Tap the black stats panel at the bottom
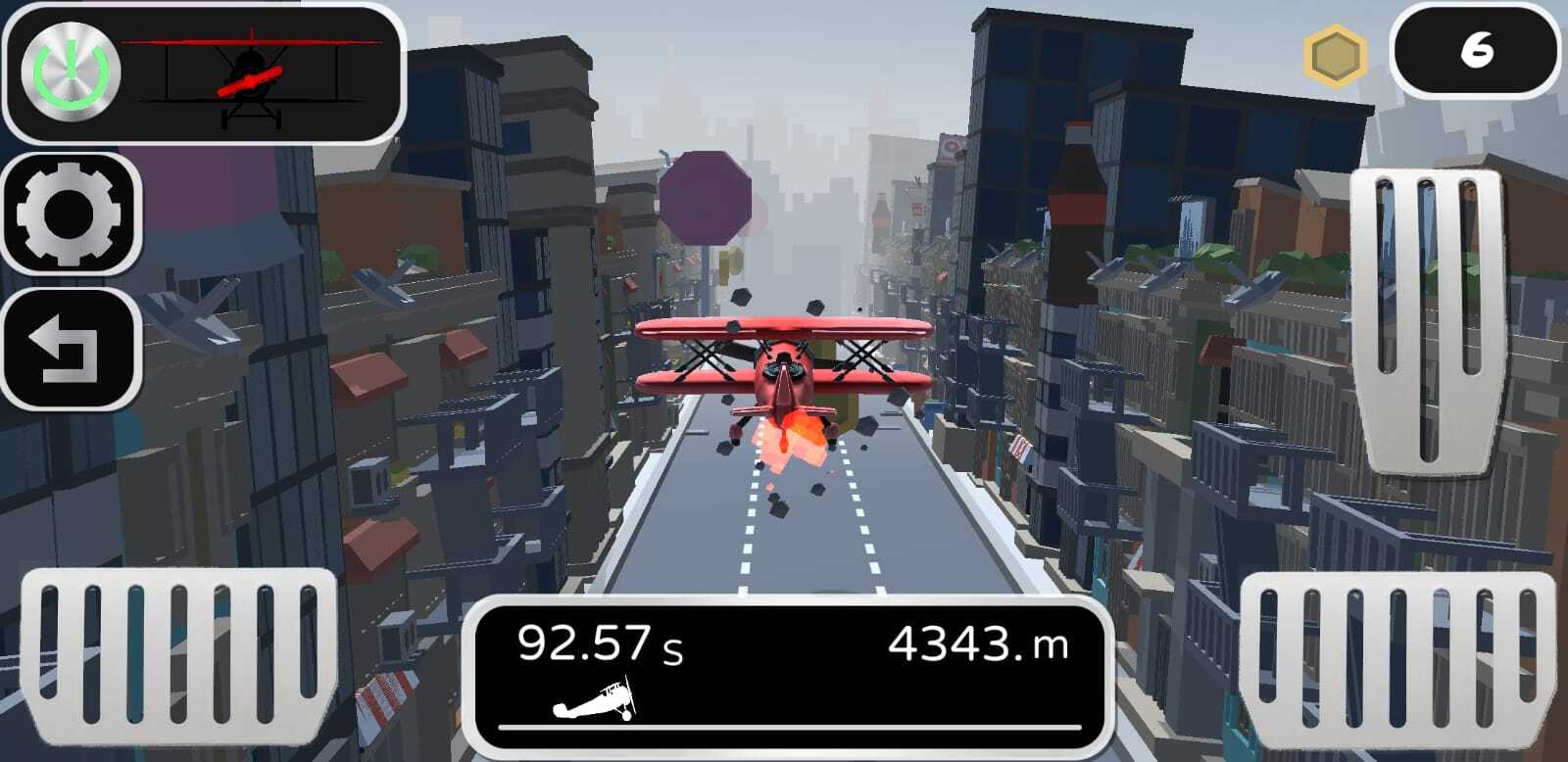Image resolution: width=1568 pixels, height=762 pixels. [x=794, y=681]
